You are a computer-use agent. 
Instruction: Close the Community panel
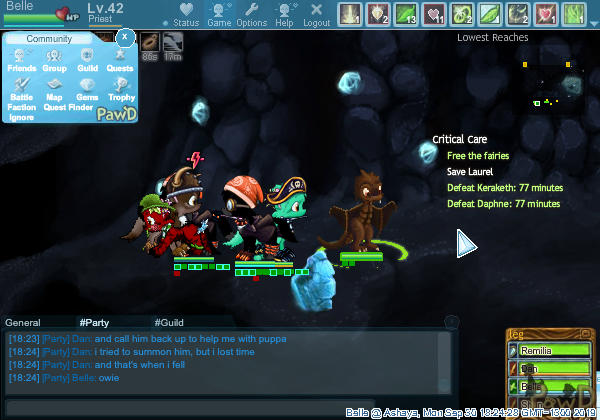tap(124, 38)
